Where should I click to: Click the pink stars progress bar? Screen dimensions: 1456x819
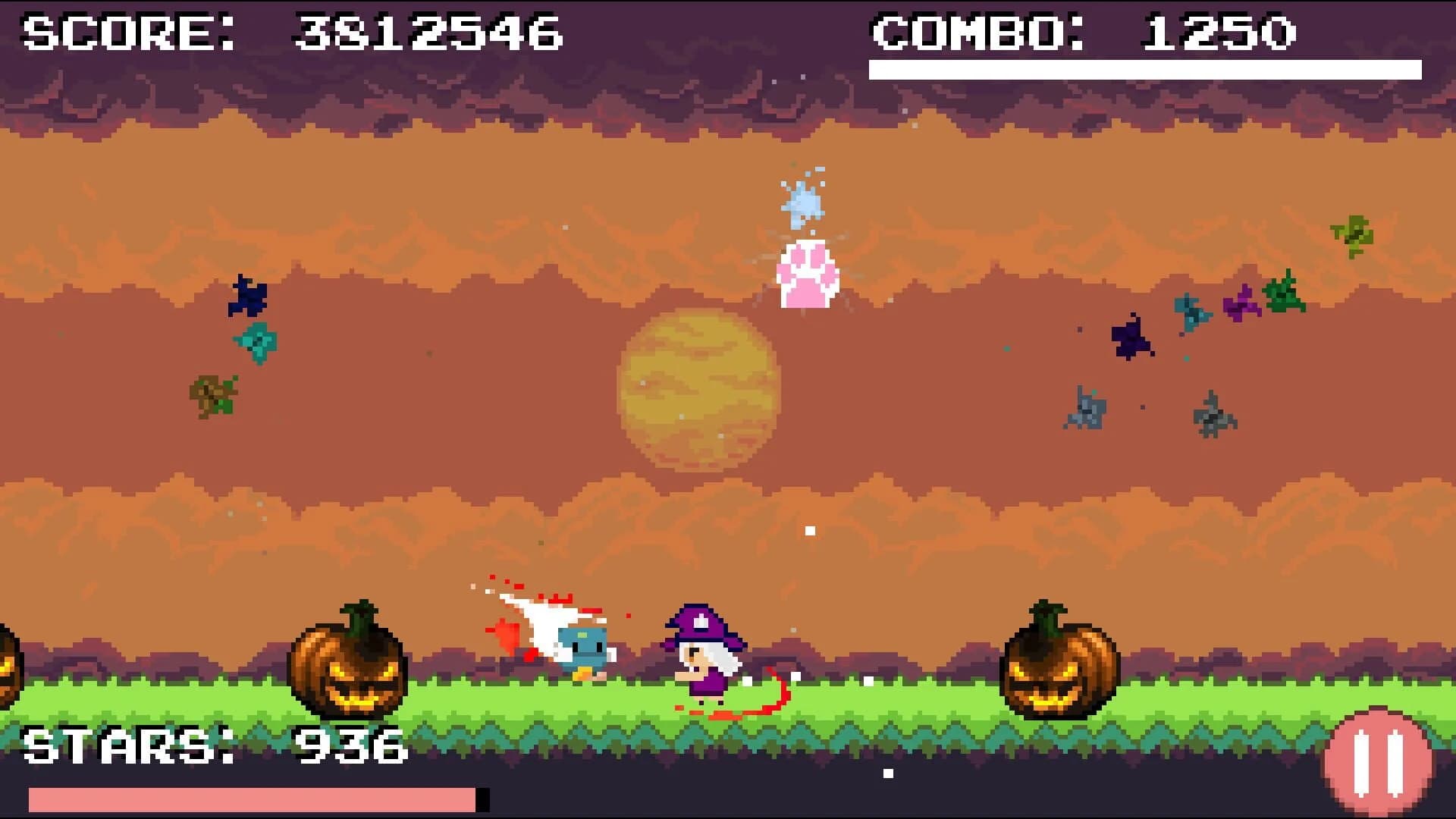250,800
